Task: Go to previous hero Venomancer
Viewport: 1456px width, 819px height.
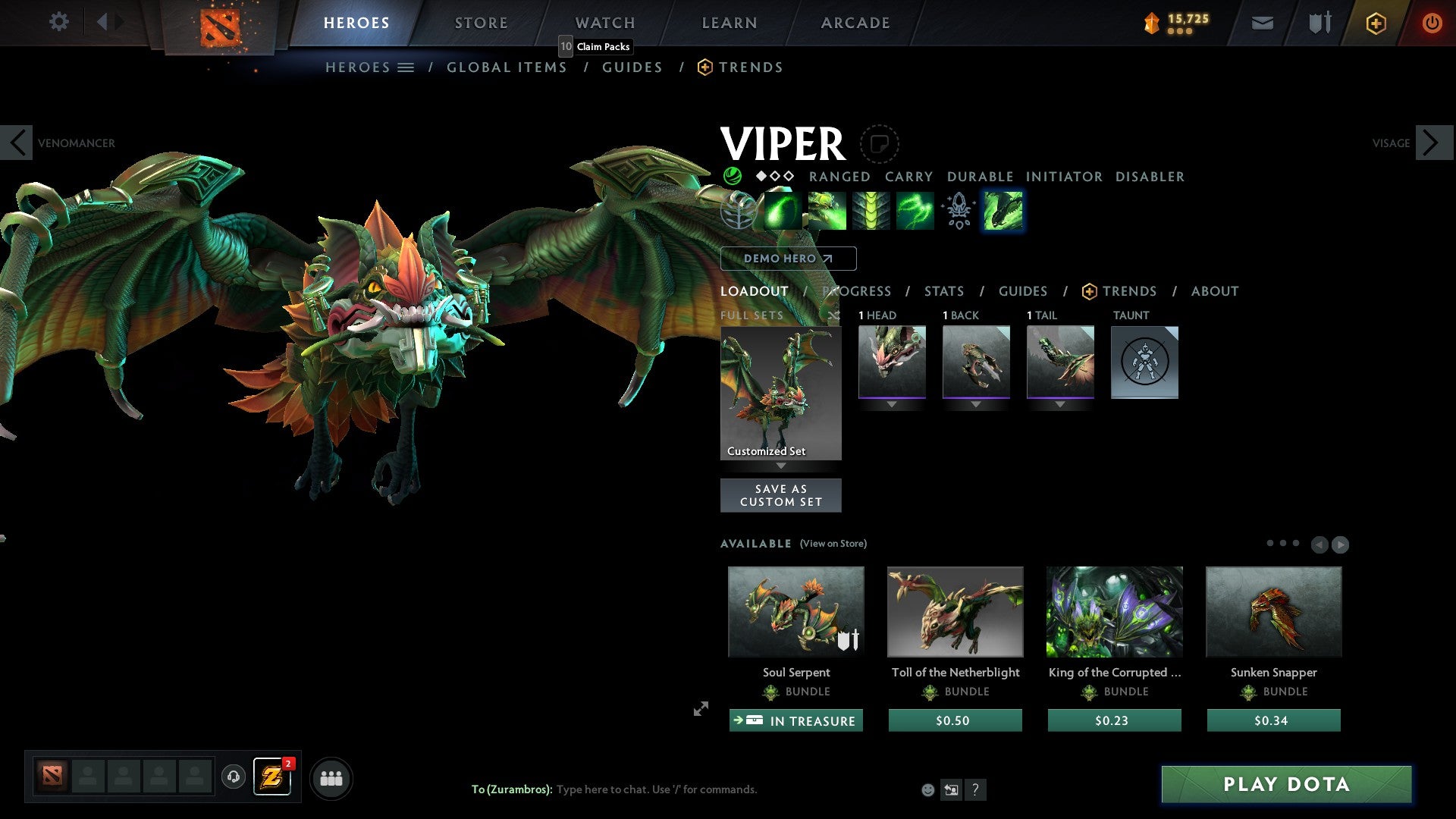Action: pos(17,143)
